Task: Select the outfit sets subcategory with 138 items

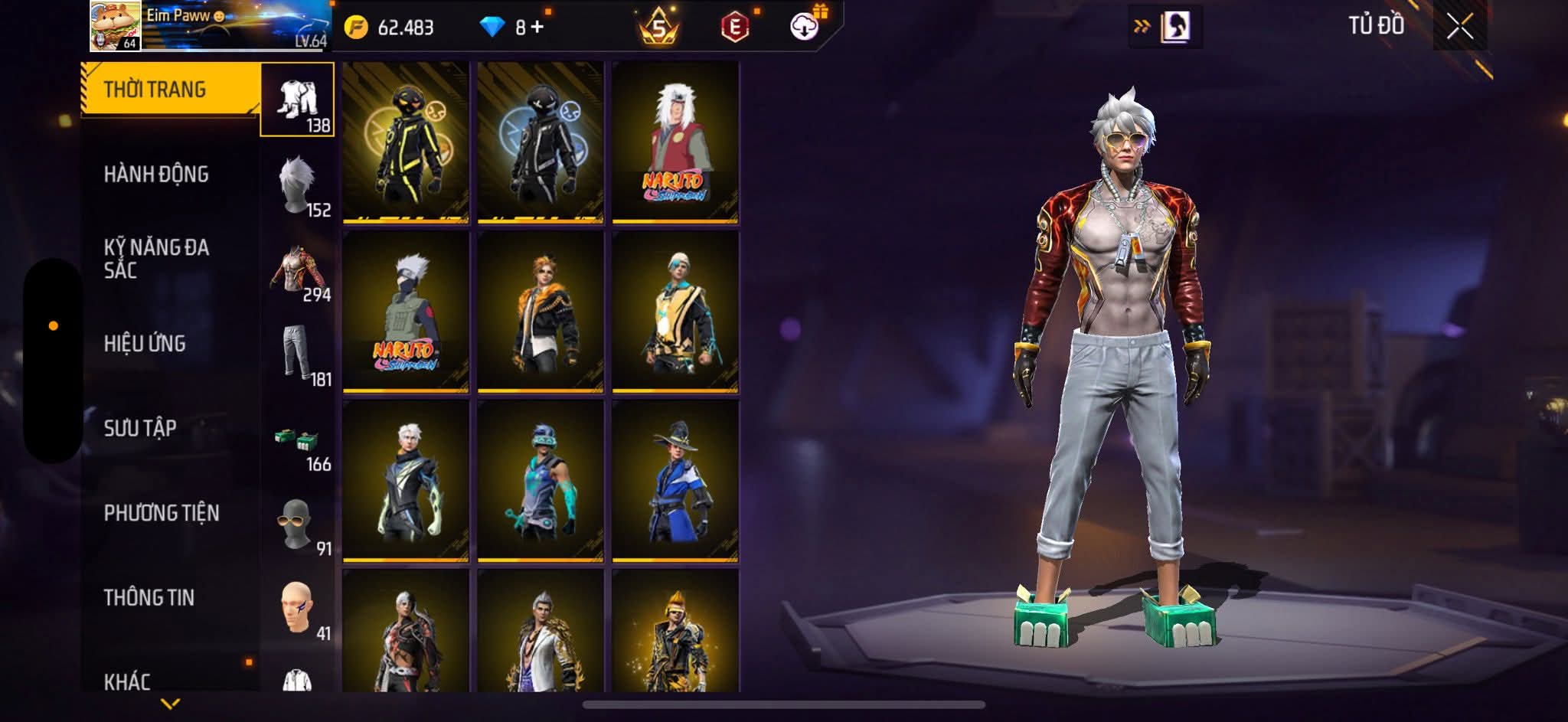Action: click(298, 100)
